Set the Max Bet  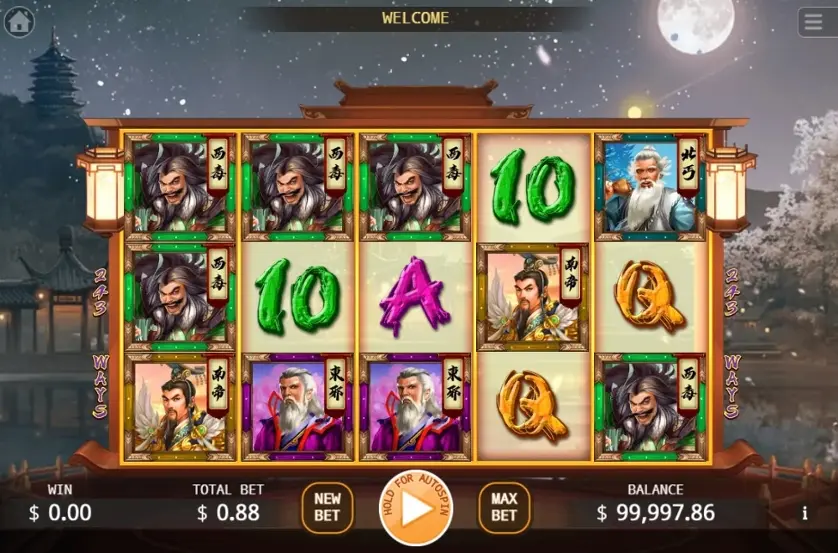(x=504, y=507)
